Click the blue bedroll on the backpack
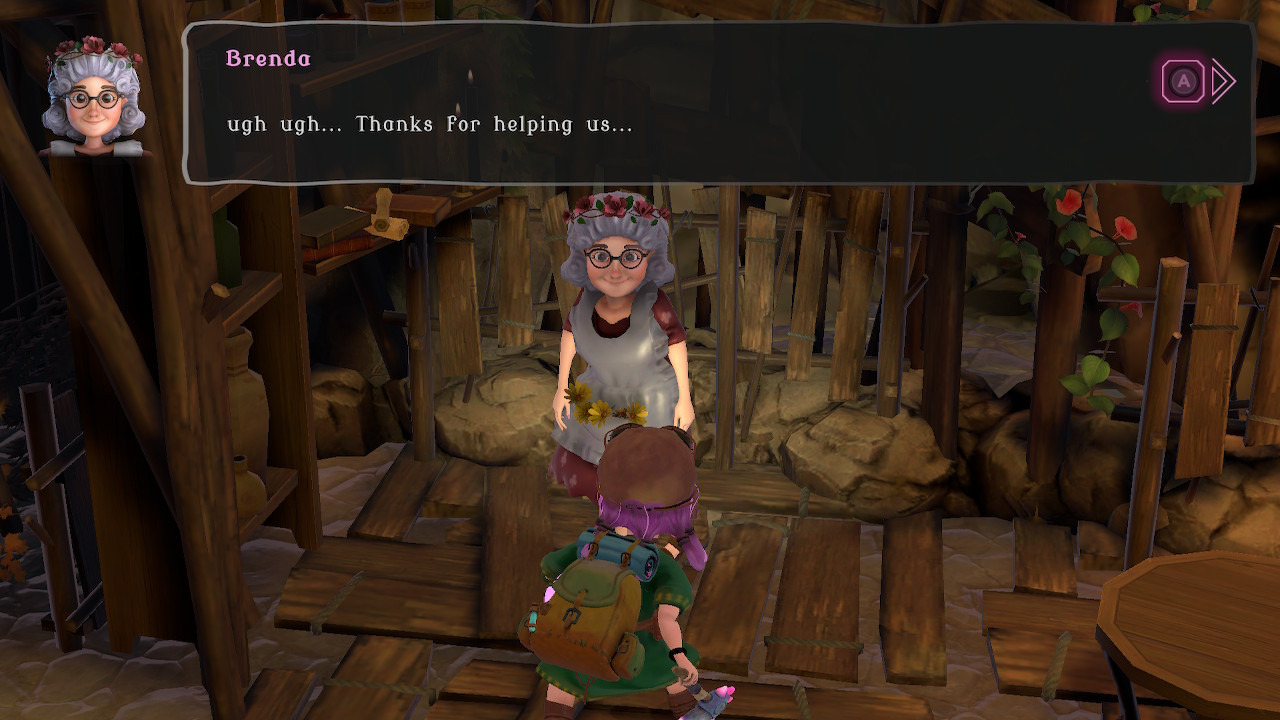The image size is (1280, 720). click(615, 547)
